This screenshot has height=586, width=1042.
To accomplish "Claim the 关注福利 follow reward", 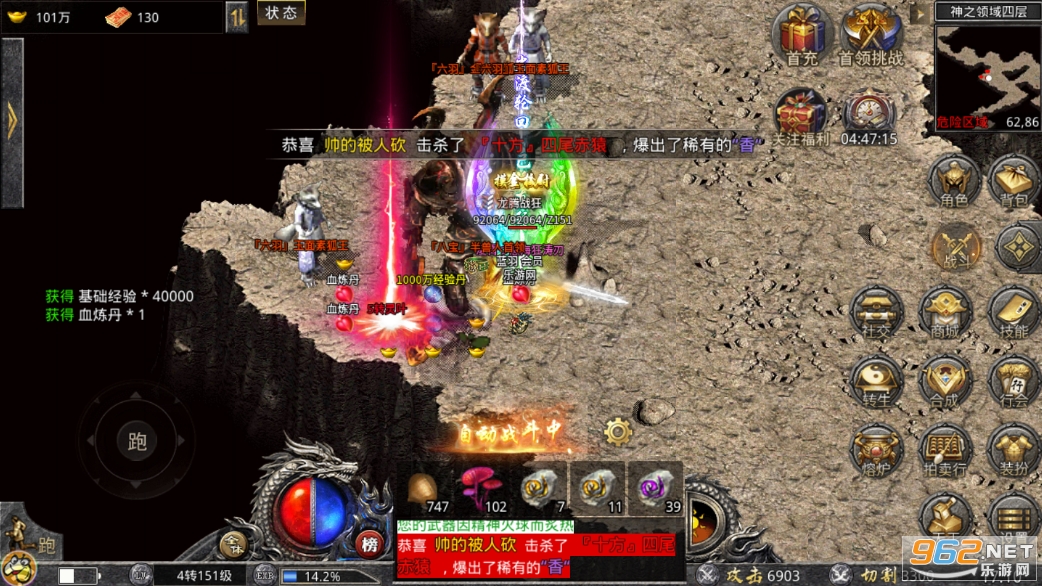I will tap(800, 112).
